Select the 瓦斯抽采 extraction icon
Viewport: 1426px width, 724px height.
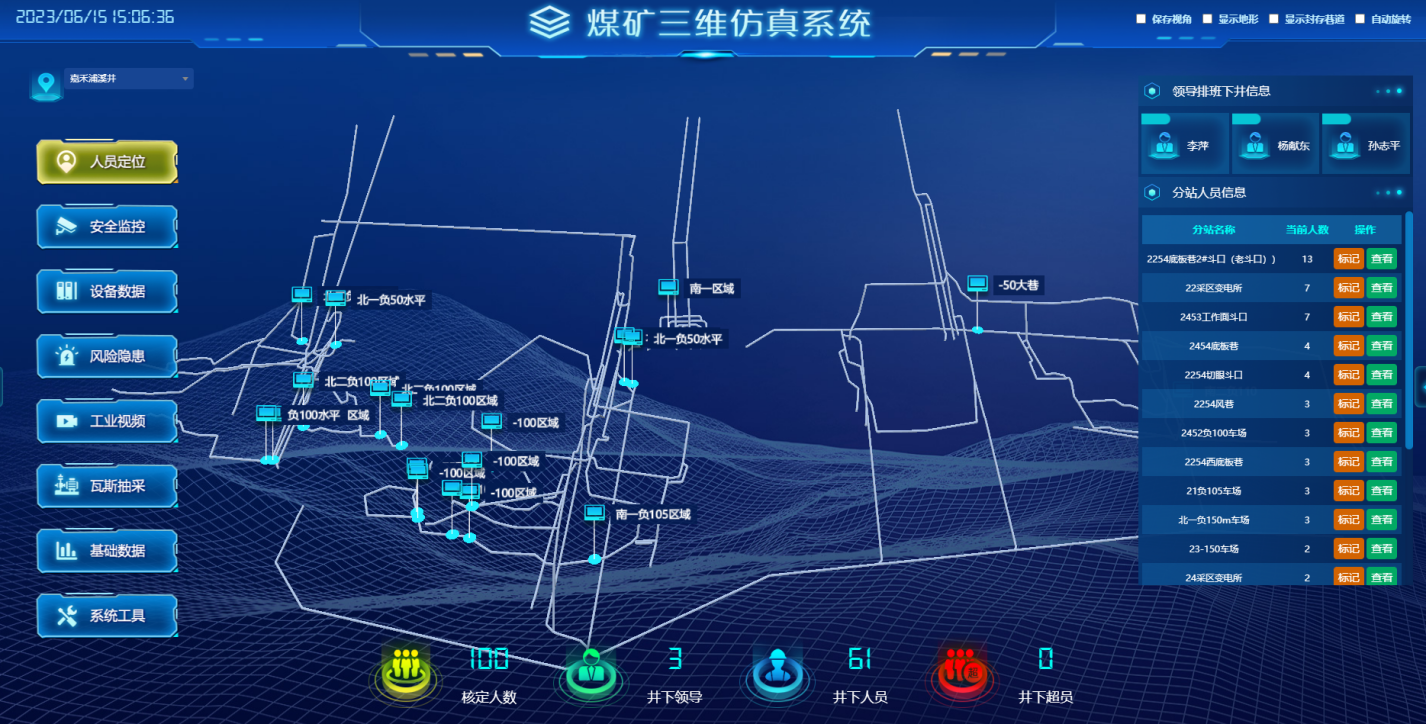107,486
